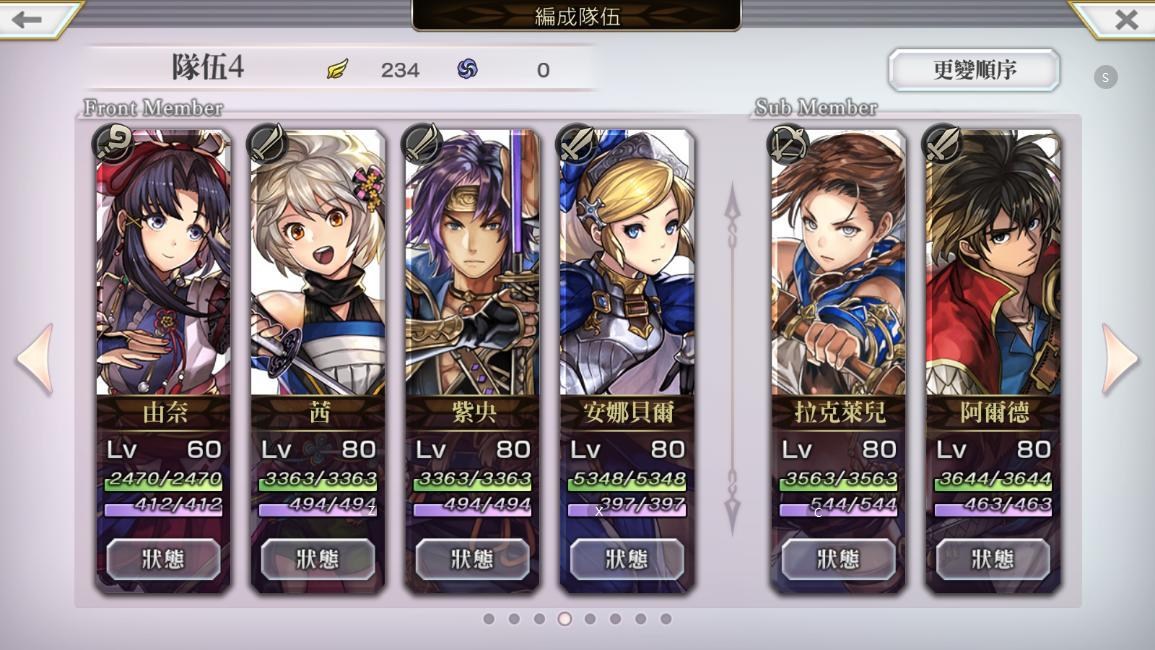Viewport: 1155px width, 650px height.
Task: Open 狀態 status for 安娜貝爾
Action: click(x=627, y=559)
